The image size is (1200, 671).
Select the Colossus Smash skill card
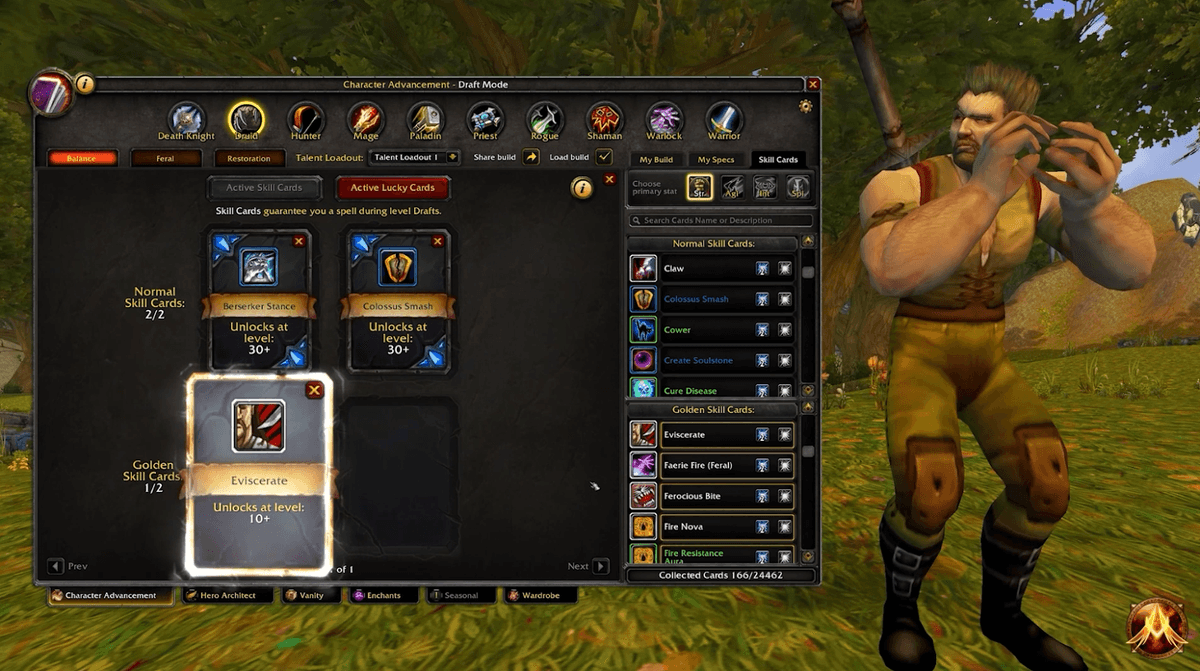pos(398,300)
